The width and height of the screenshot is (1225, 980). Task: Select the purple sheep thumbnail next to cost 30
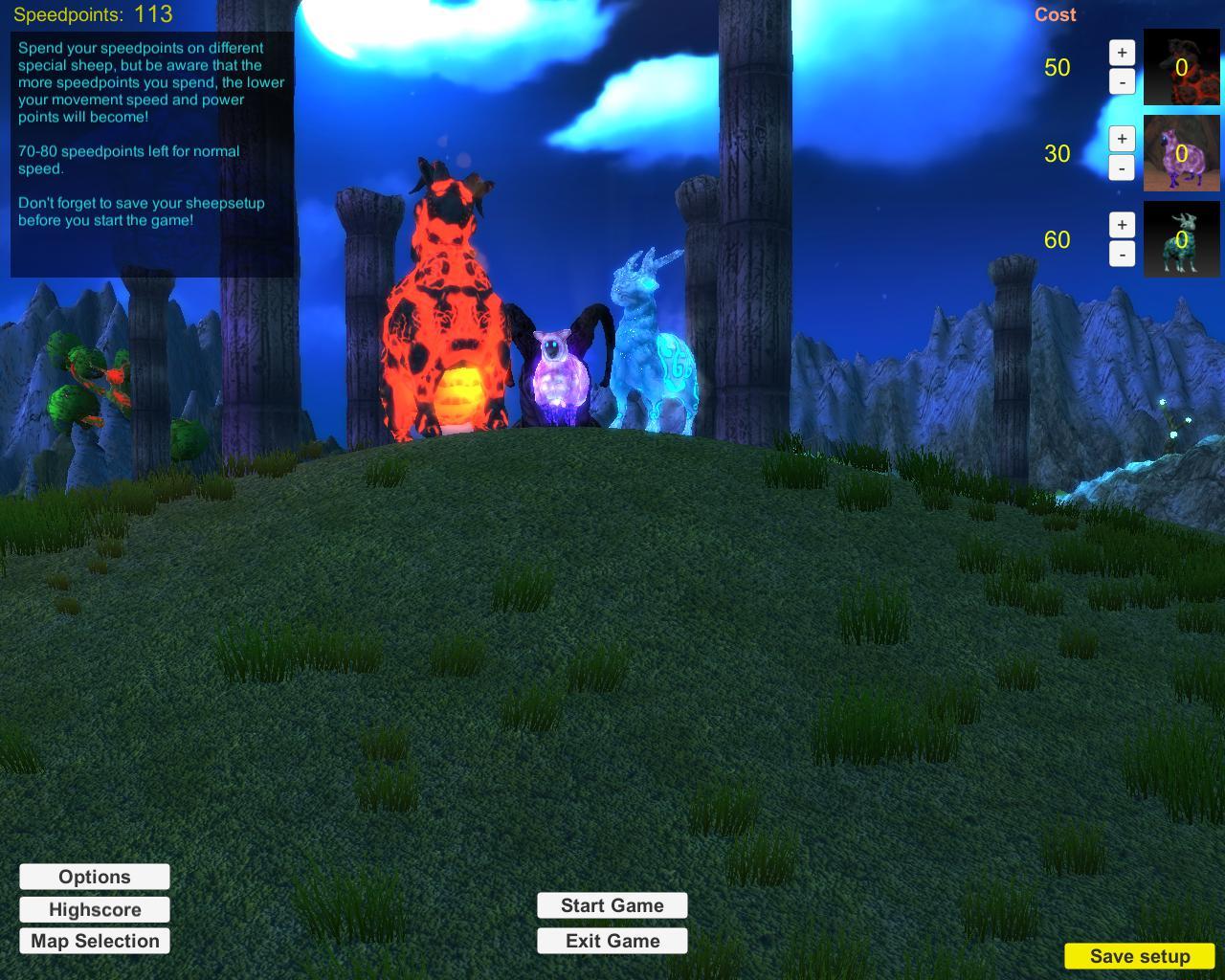[1181, 155]
